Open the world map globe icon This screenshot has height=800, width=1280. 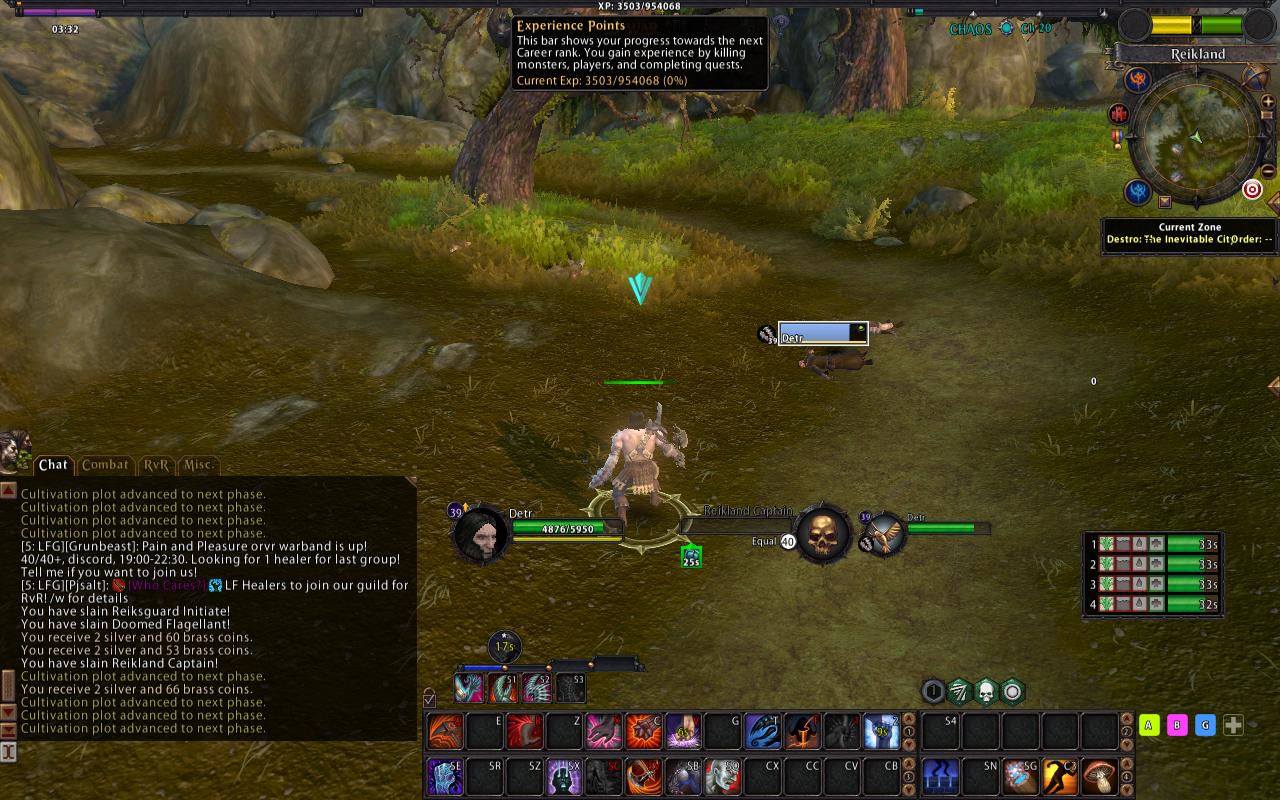tap(1256, 77)
